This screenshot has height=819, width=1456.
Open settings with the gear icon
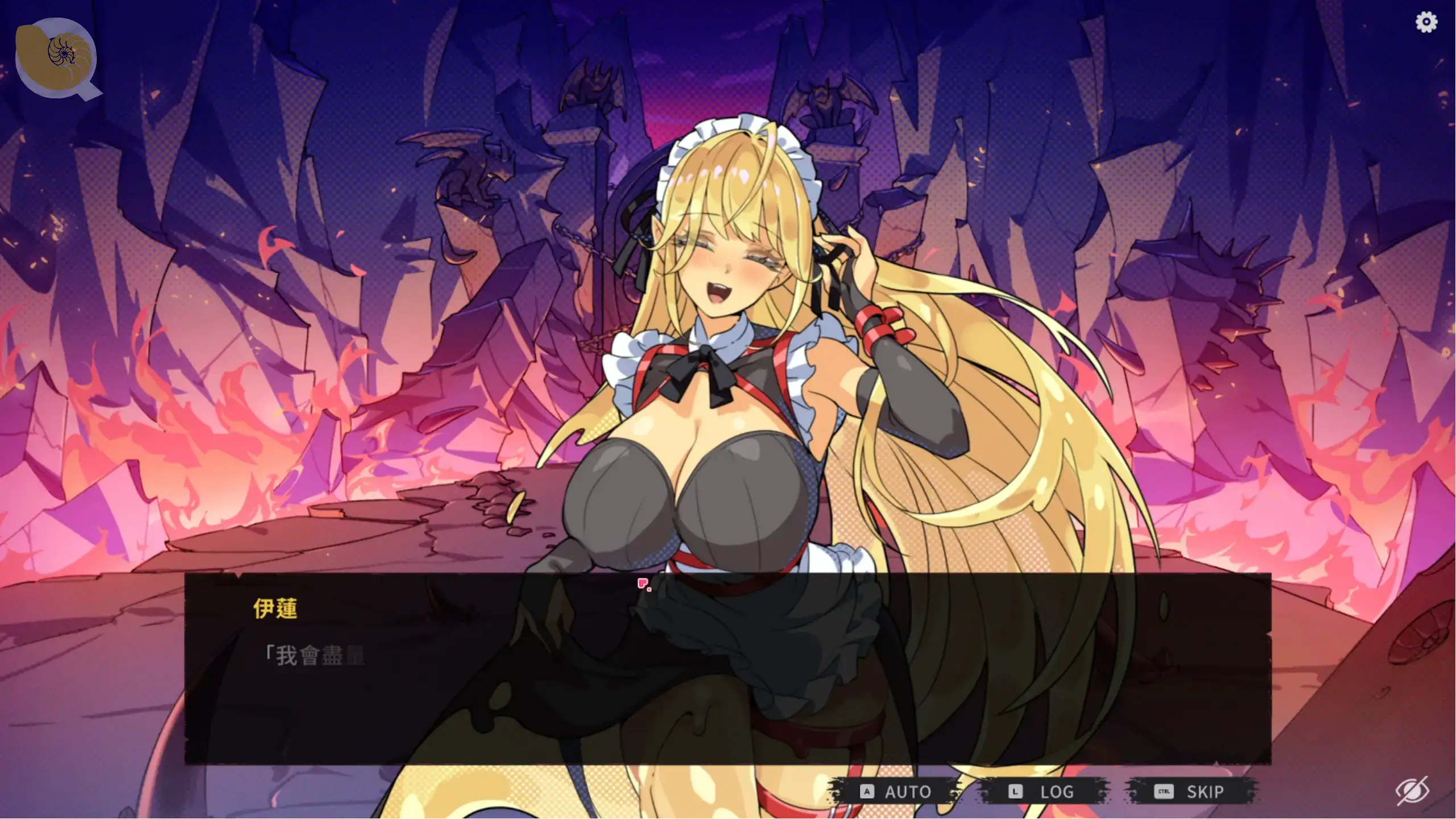point(1426,22)
